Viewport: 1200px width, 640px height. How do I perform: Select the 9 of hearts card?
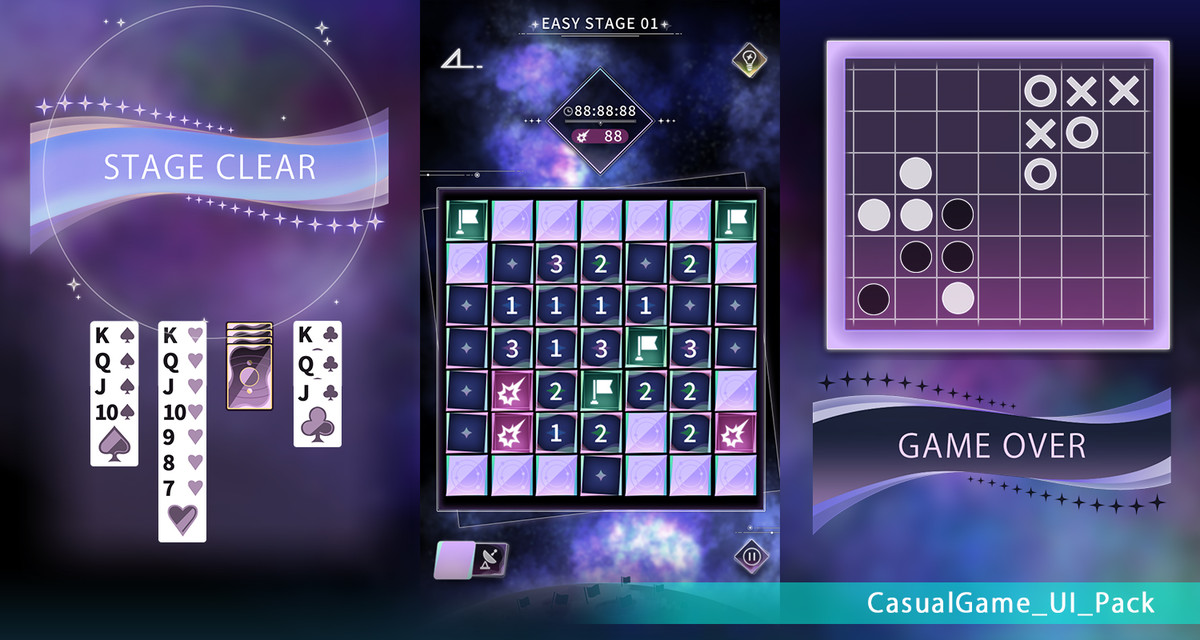(x=182, y=438)
